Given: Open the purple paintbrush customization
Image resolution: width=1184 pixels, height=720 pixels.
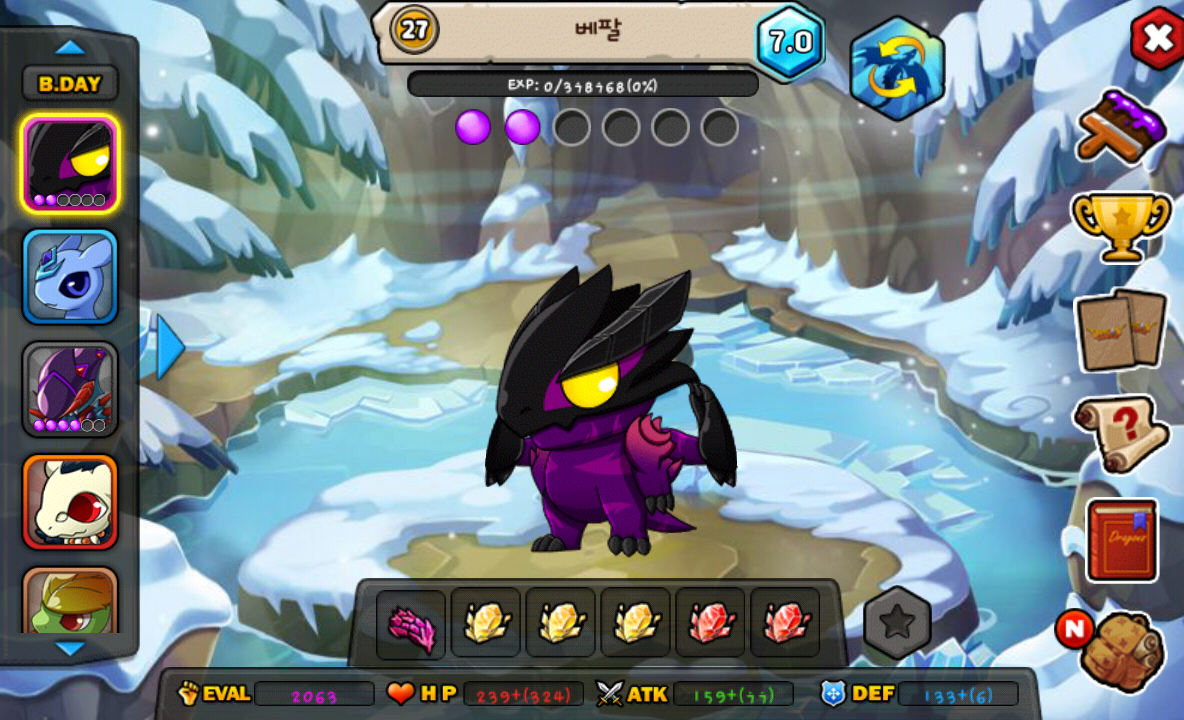Looking at the screenshot, I should click(1122, 126).
